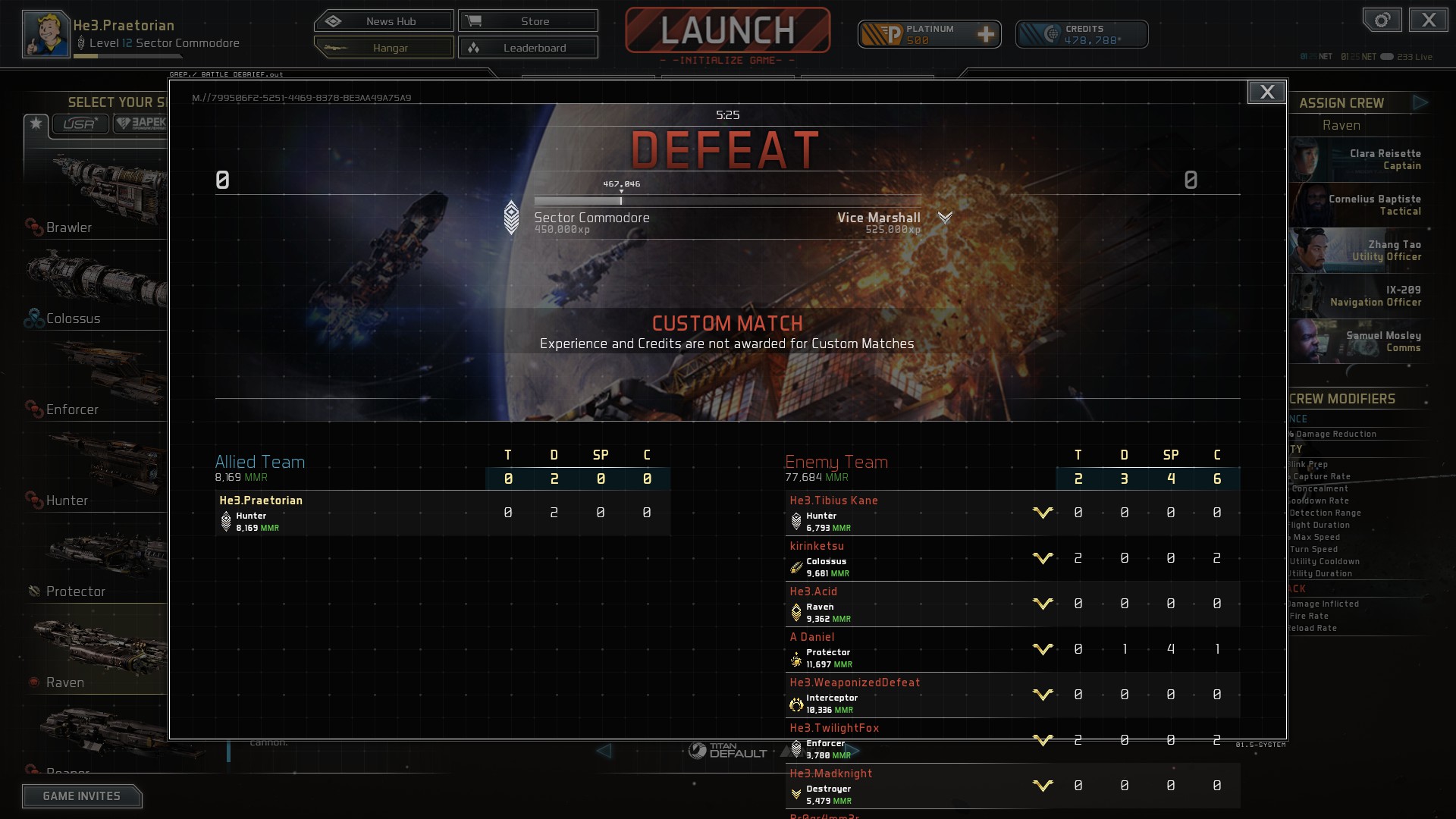Open the settings gear icon
This screenshot has width=1456, height=819.
[x=1382, y=20]
